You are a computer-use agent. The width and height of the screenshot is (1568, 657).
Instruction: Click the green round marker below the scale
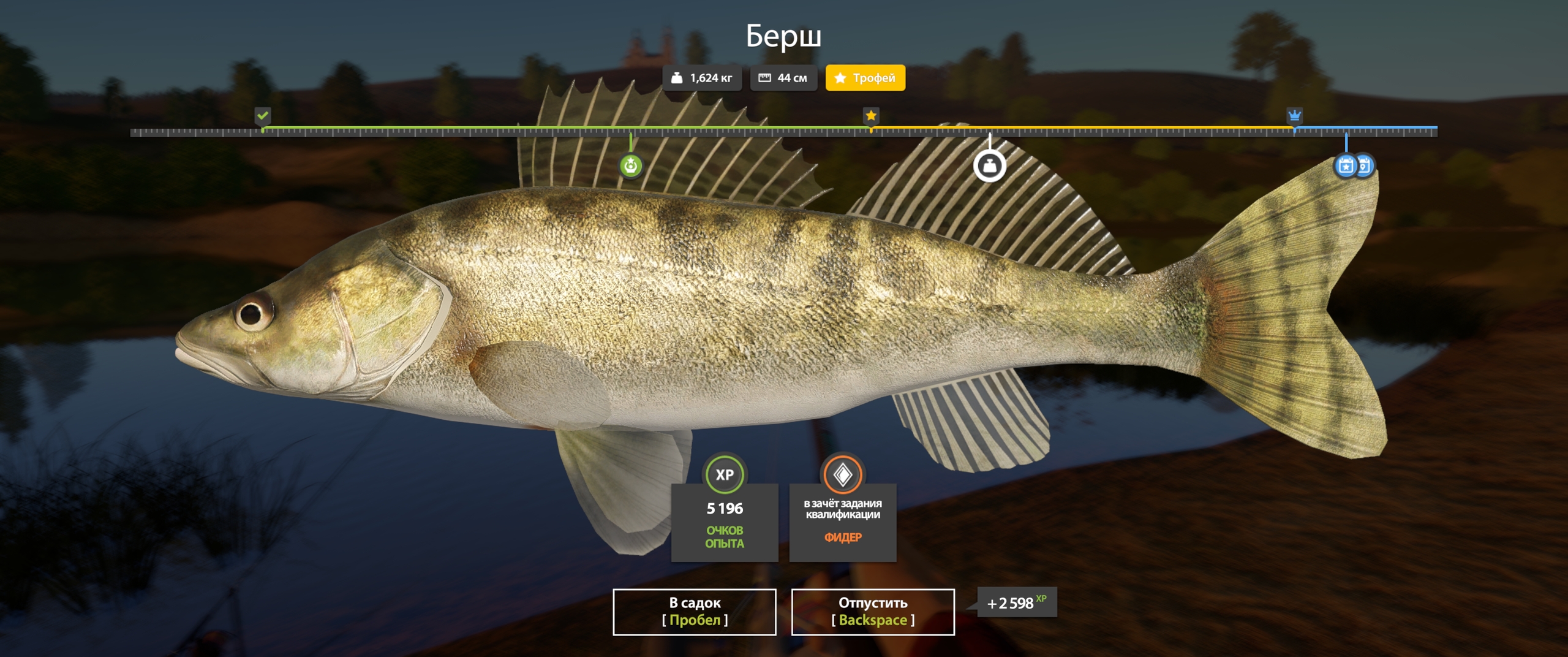click(x=631, y=165)
